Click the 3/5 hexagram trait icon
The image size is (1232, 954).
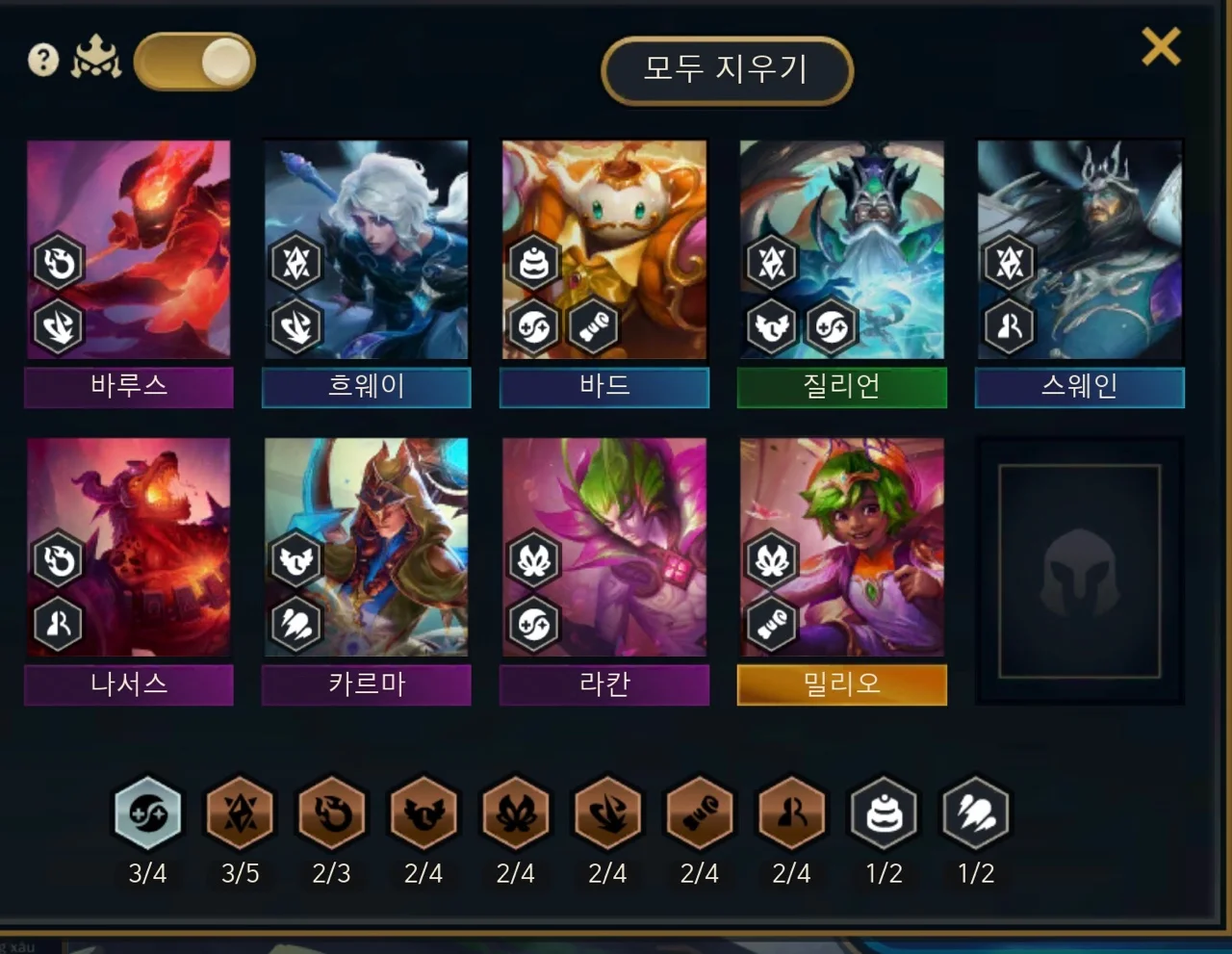click(x=240, y=814)
